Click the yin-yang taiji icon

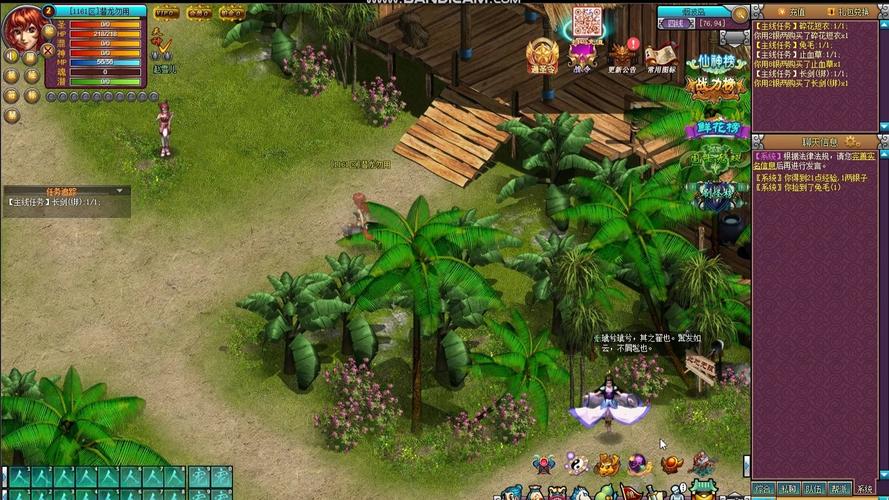(574, 463)
